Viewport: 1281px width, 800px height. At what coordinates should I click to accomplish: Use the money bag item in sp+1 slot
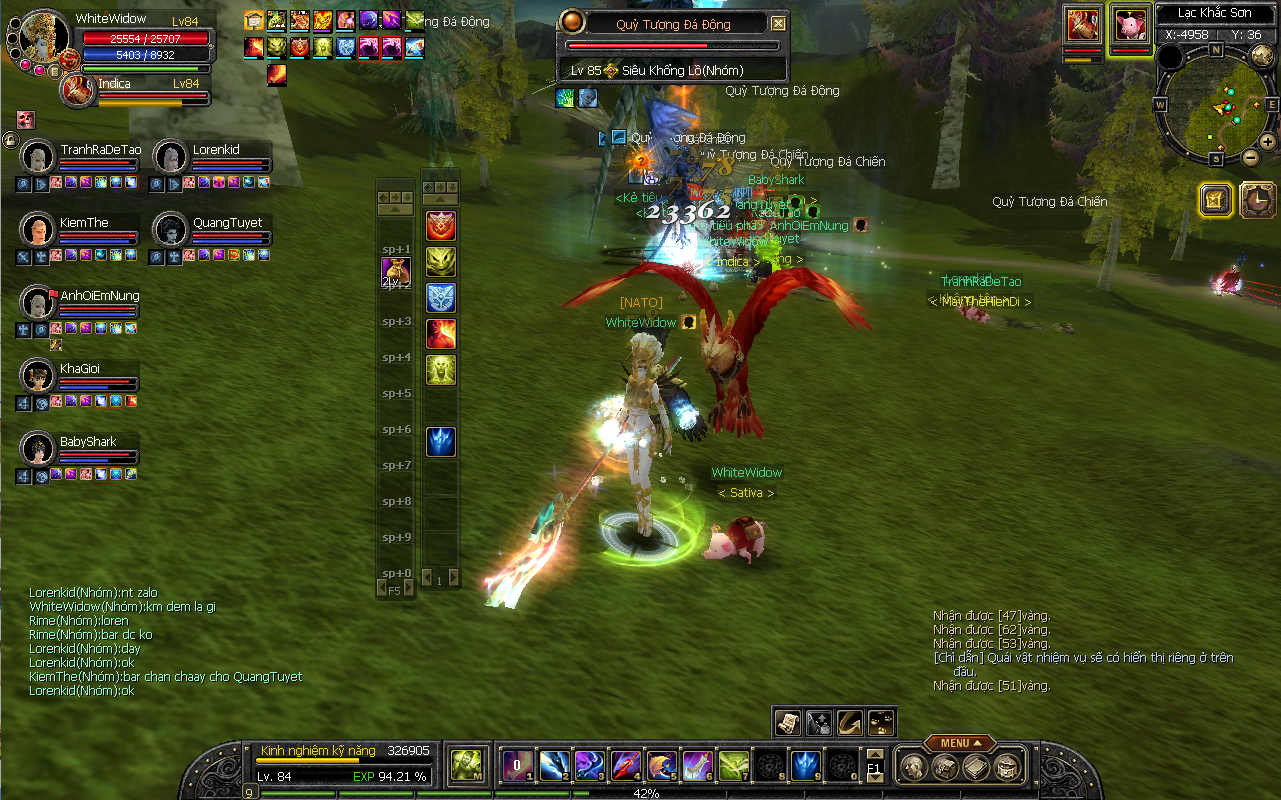(x=396, y=272)
